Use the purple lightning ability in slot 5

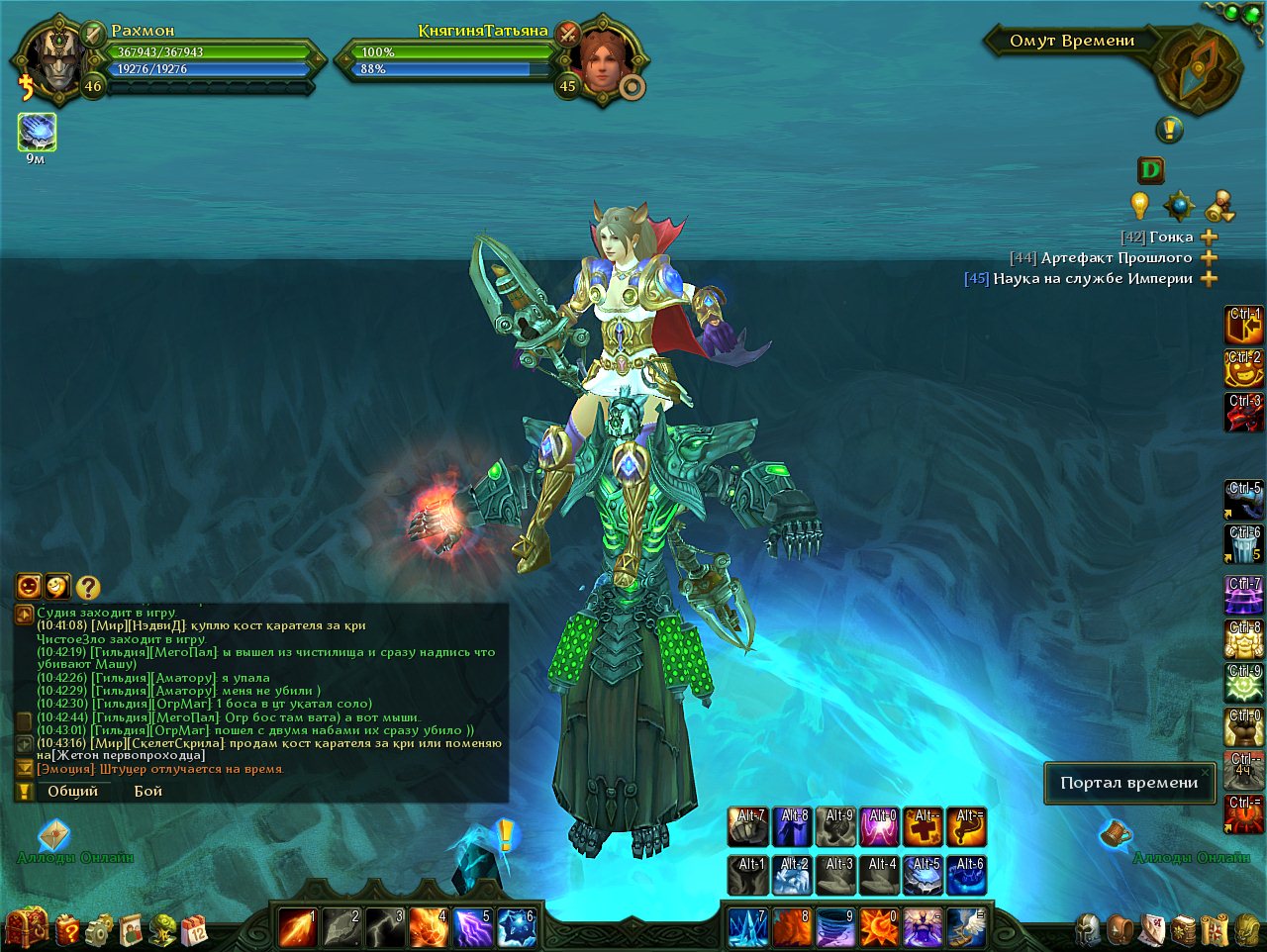click(472, 928)
